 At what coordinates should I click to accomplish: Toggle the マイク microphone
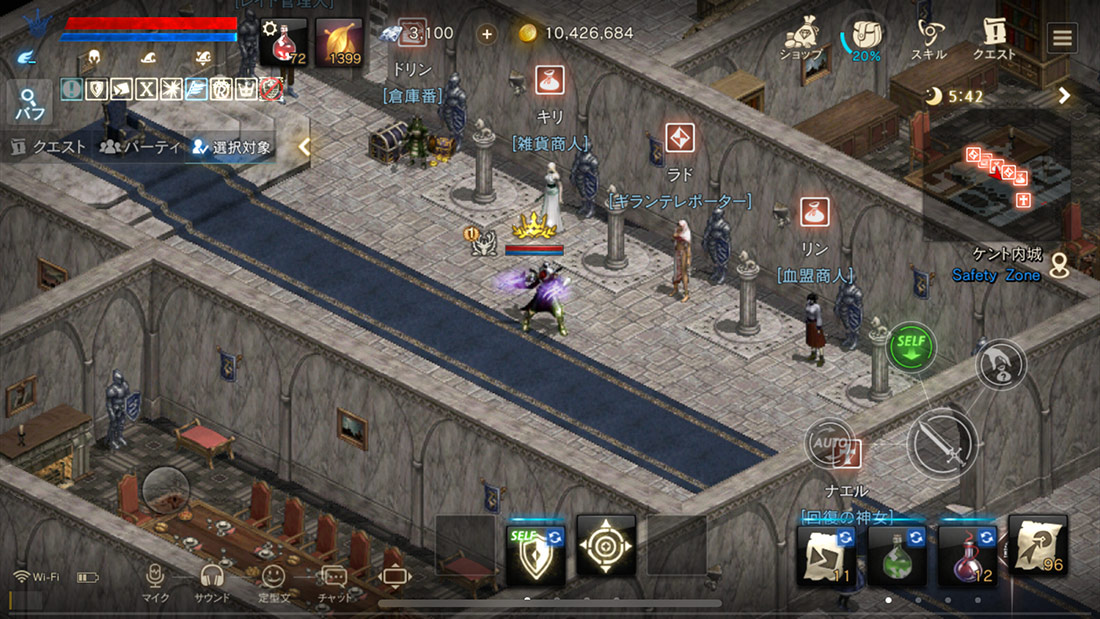pos(155,582)
